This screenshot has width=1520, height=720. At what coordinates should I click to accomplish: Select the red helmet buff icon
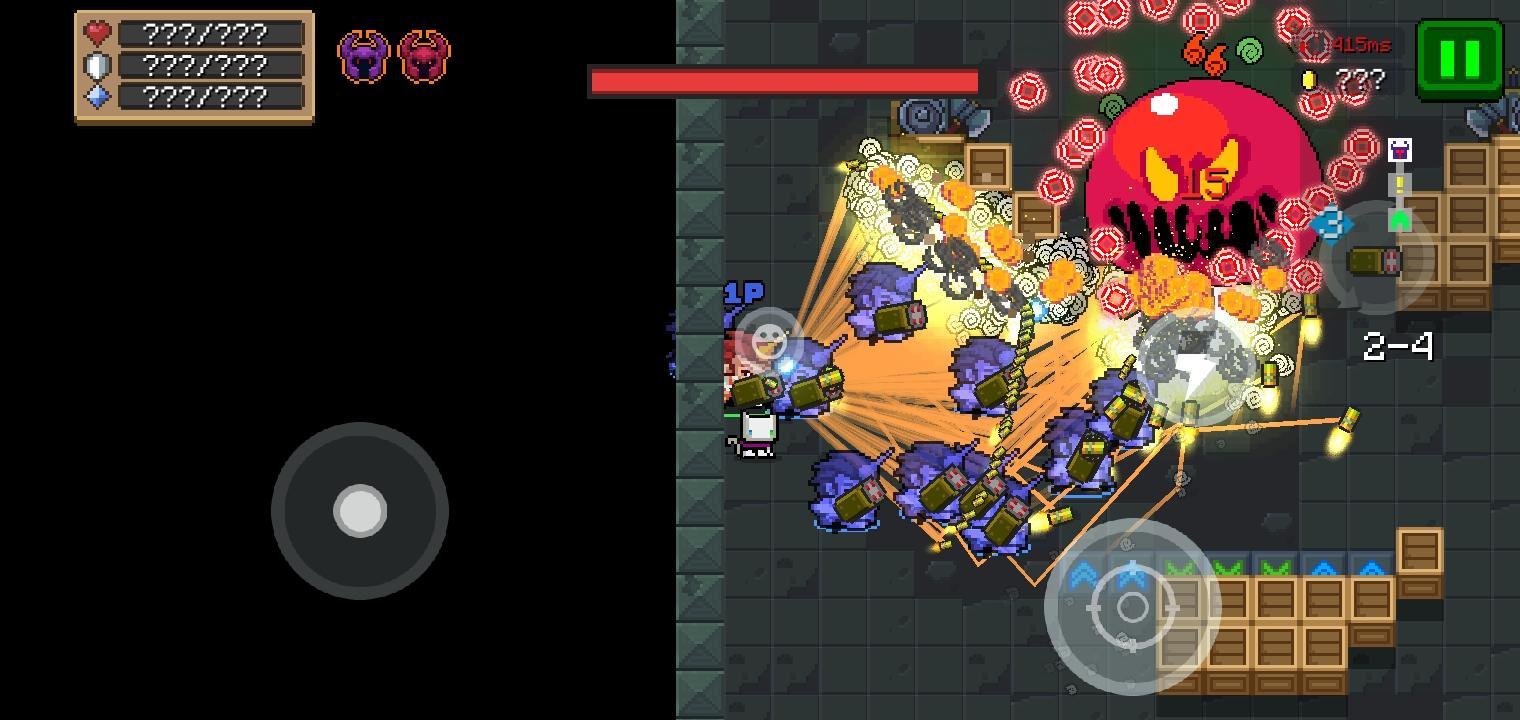pyautogui.click(x=424, y=57)
